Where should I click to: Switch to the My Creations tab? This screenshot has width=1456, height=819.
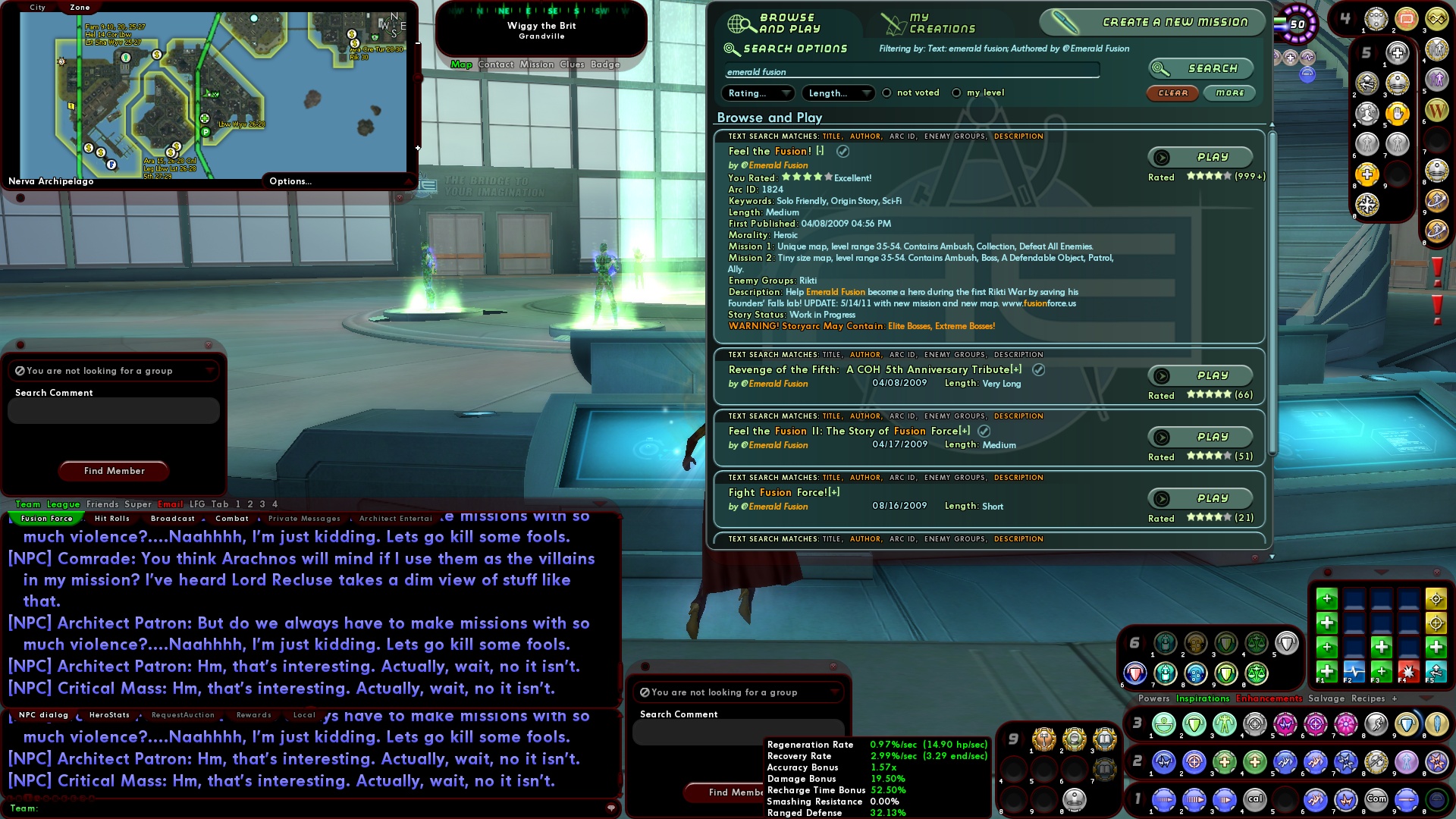tap(933, 23)
